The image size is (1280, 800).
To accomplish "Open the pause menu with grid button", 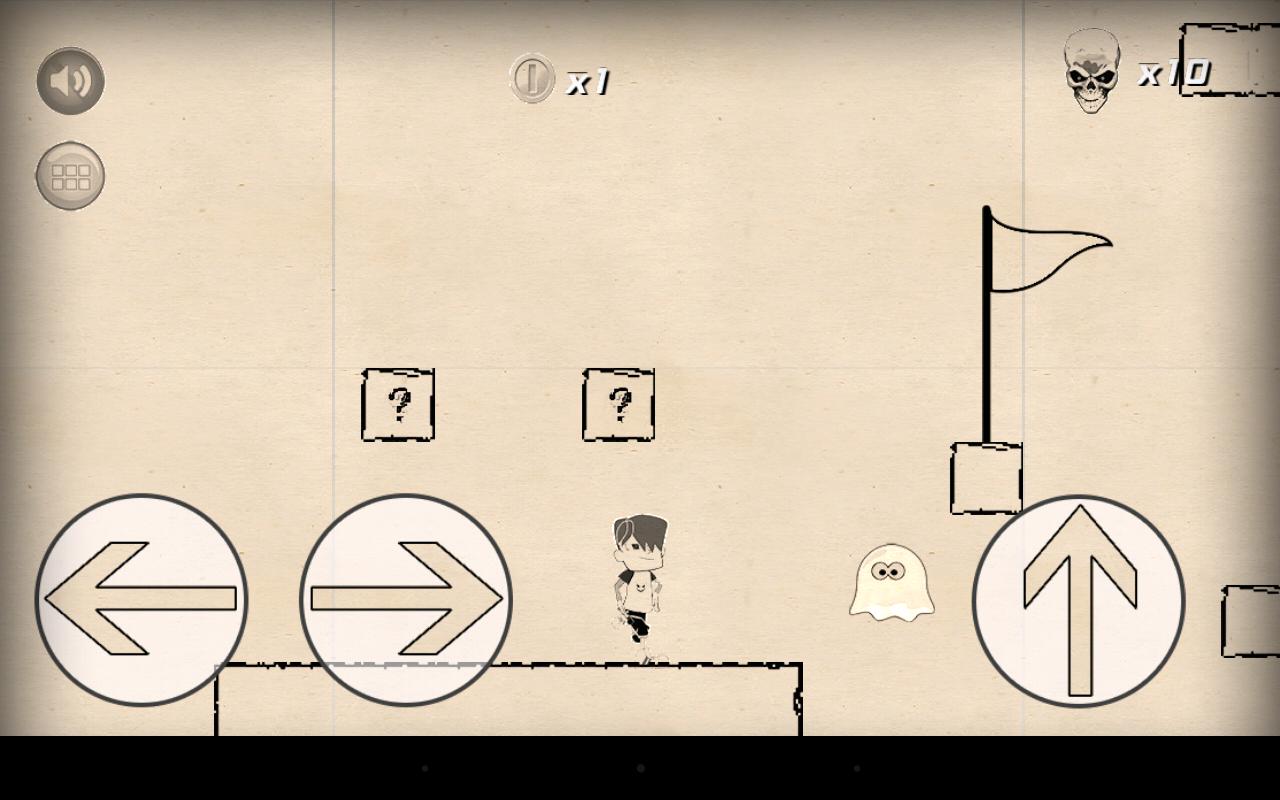I will click(x=69, y=176).
